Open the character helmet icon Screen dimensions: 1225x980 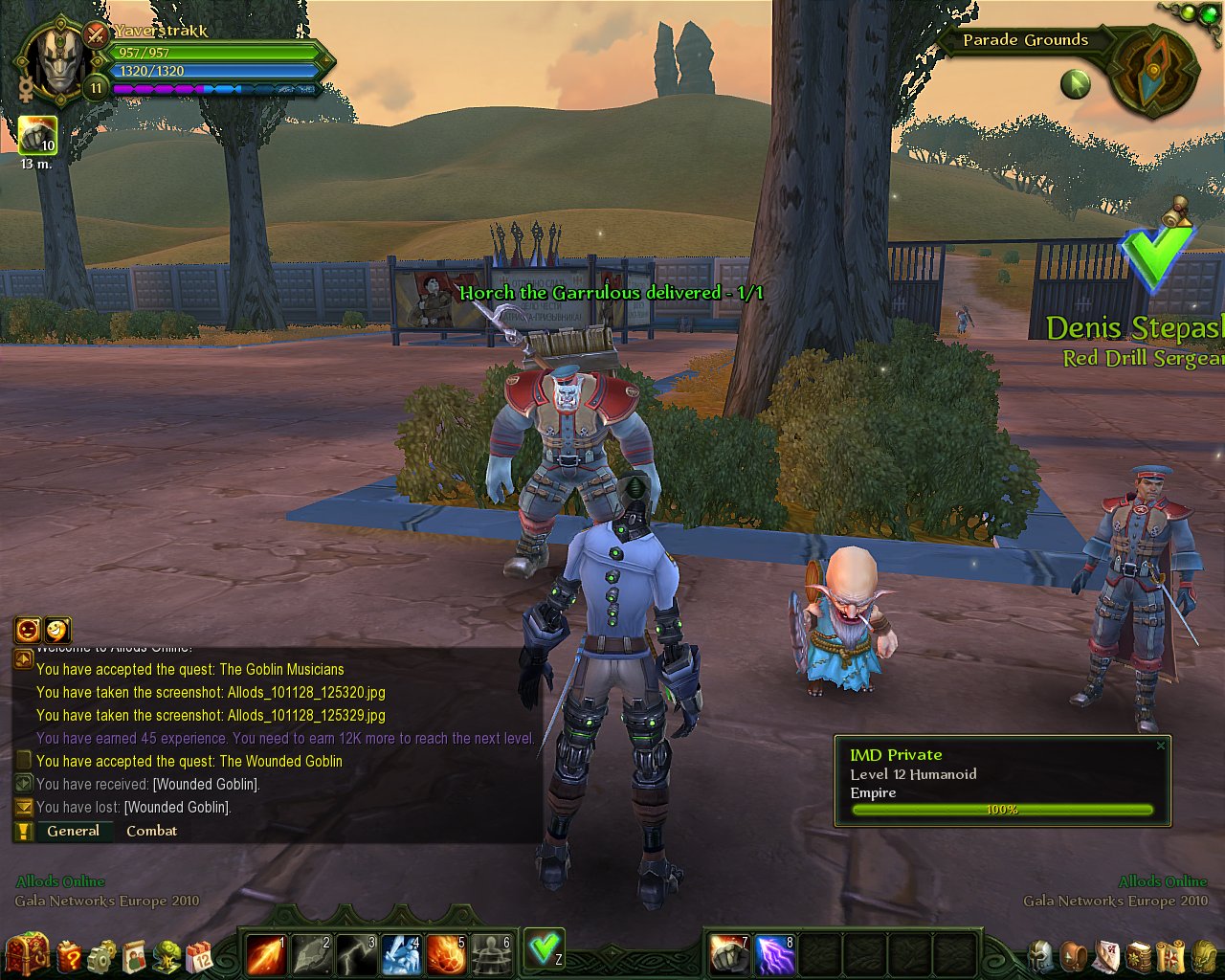1040,955
